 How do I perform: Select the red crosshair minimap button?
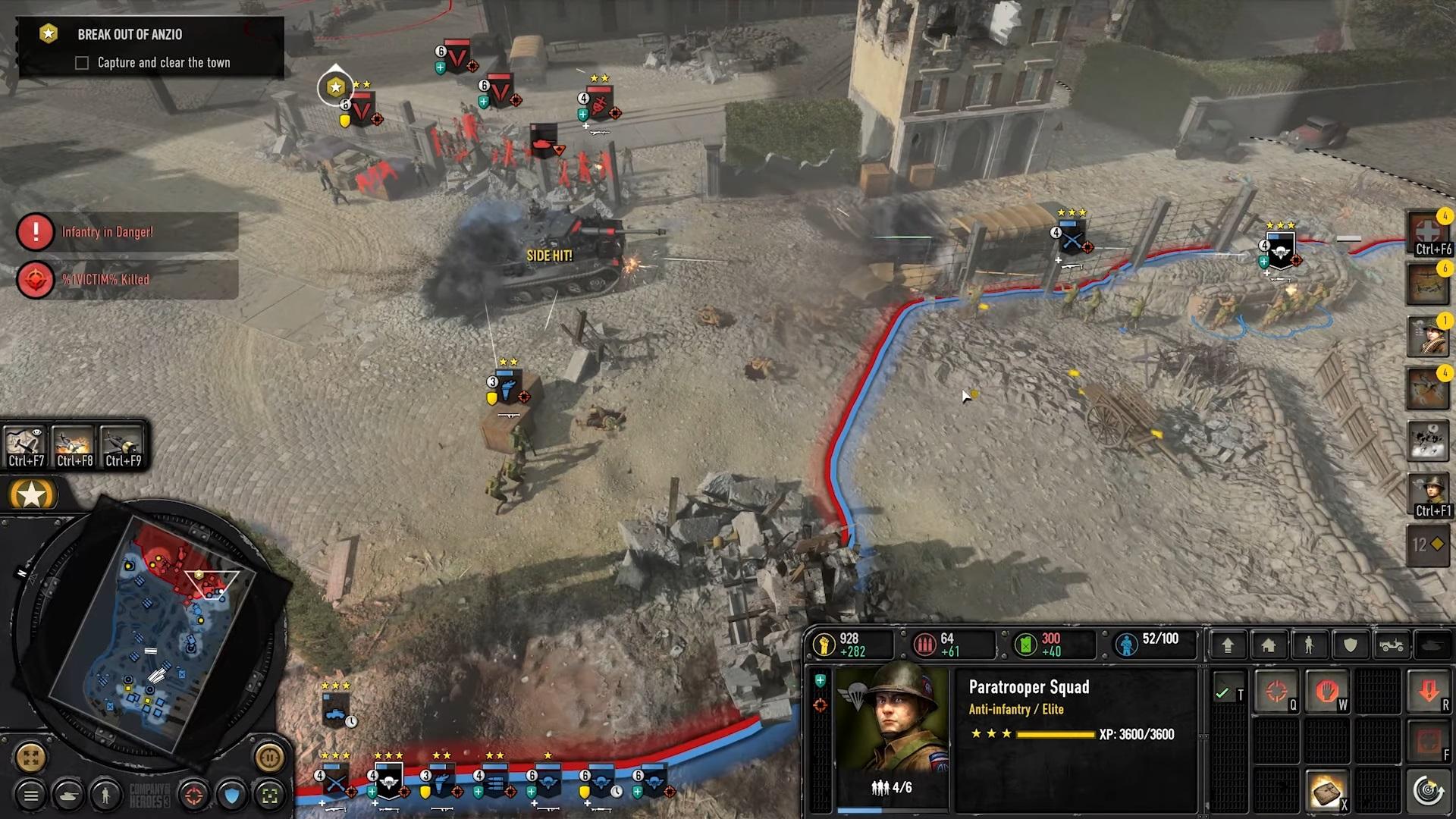[x=194, y=795]
